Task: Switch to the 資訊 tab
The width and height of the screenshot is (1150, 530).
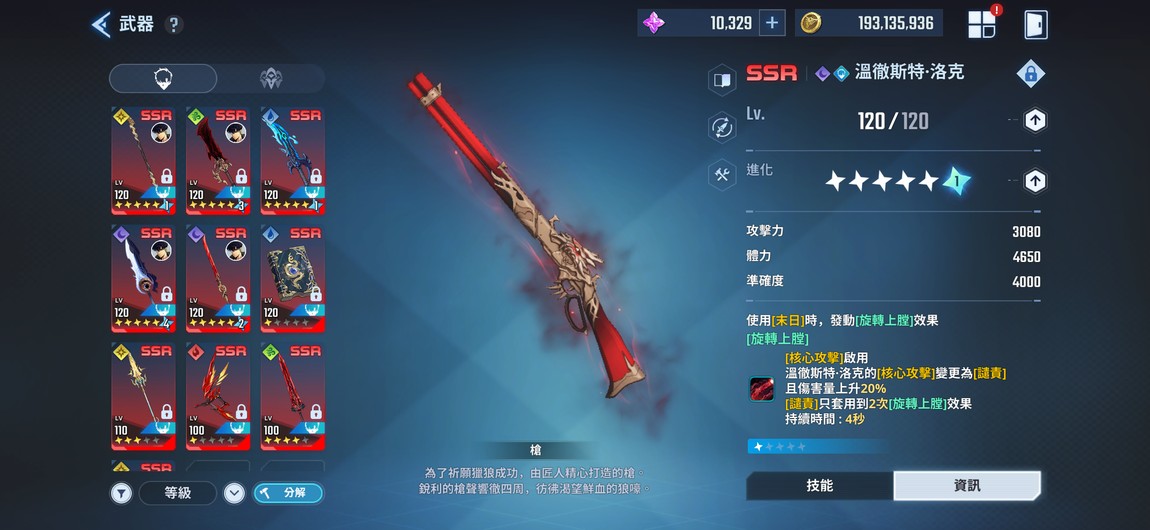Action: click(966, 485)
